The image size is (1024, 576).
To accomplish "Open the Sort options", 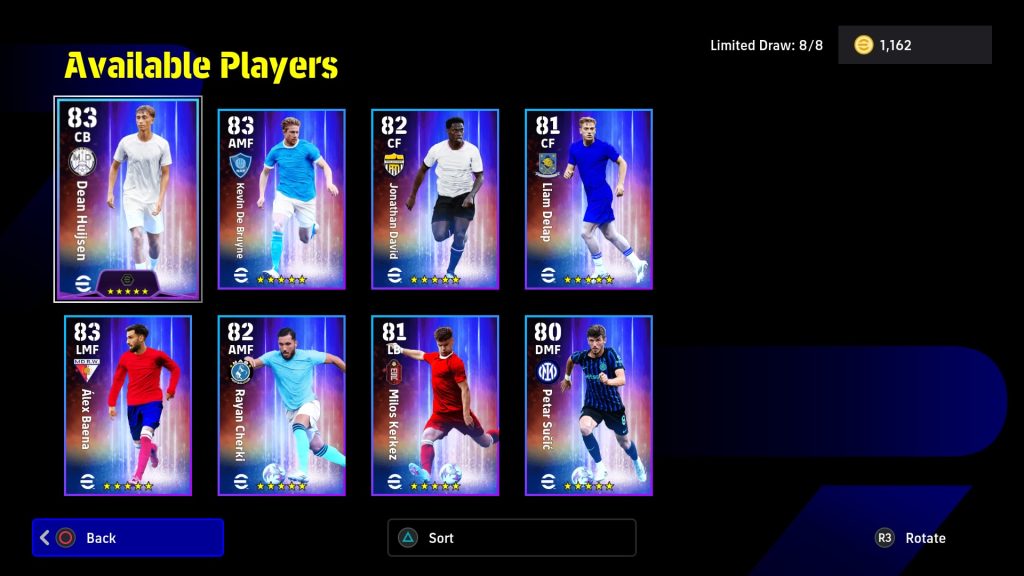I will (x=511, y=538).
